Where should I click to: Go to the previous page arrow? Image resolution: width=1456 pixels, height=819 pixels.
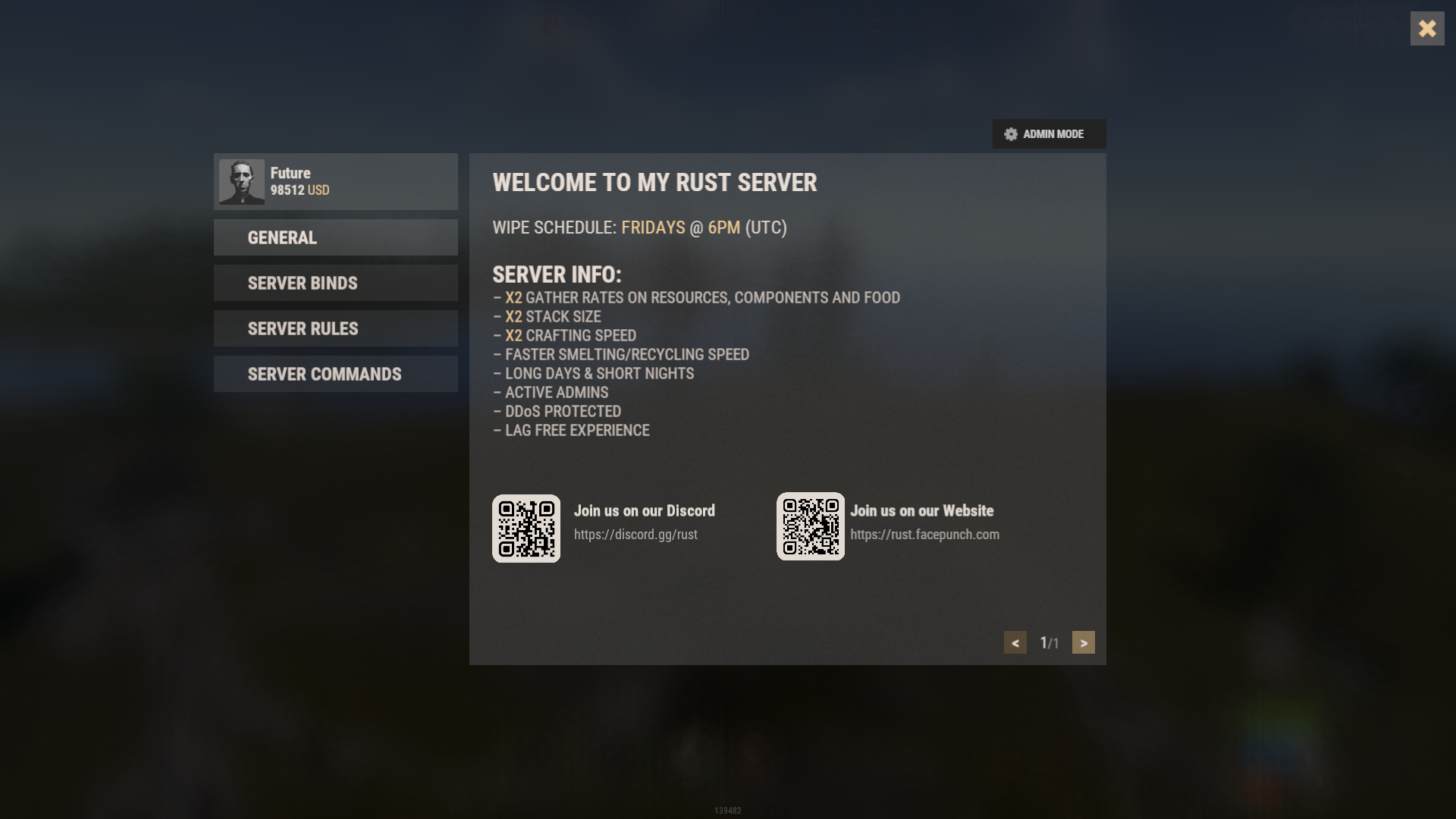(x=1015, y=642)
